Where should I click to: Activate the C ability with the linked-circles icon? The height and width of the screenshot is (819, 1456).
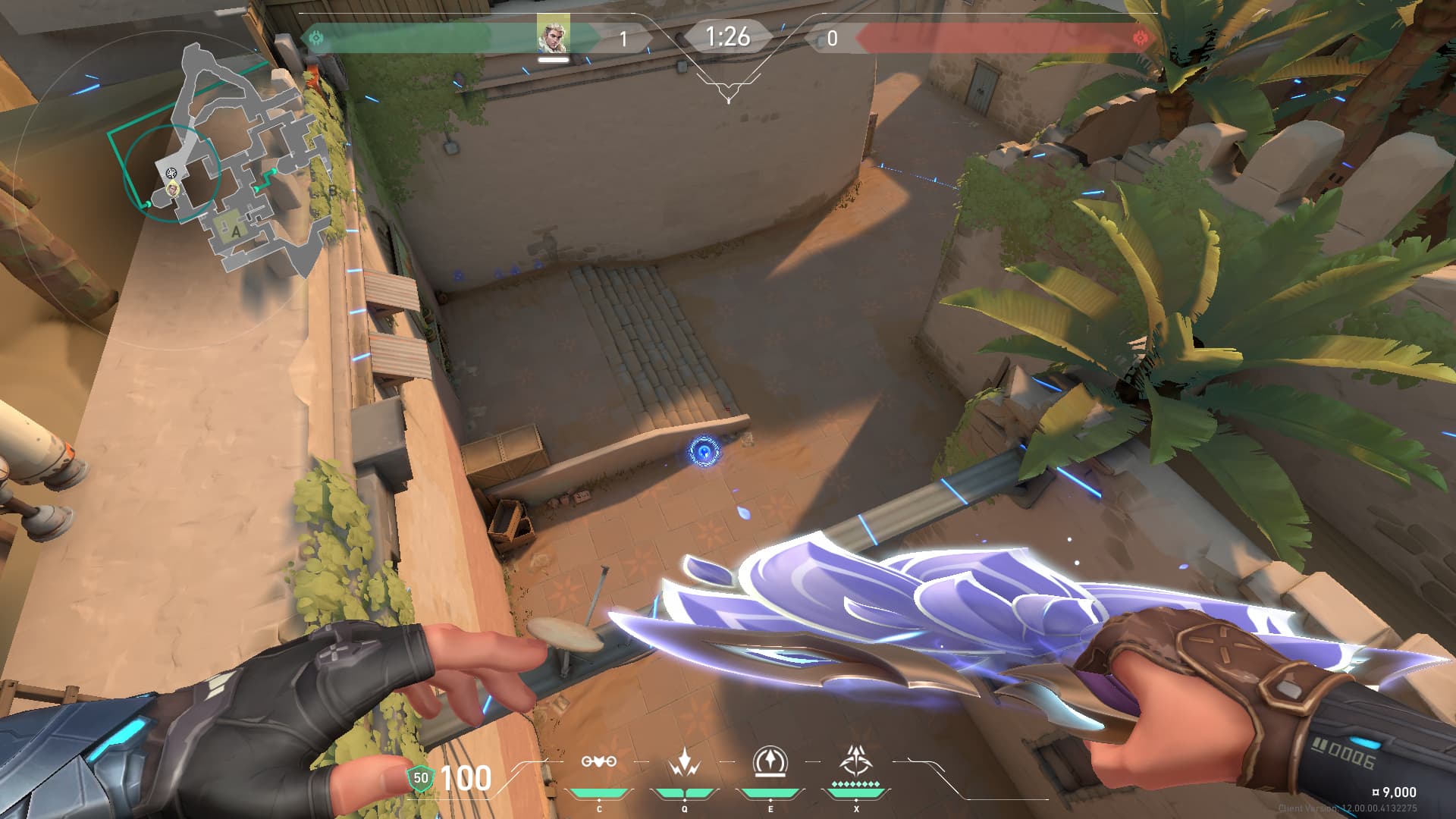[x=598, y=762]
